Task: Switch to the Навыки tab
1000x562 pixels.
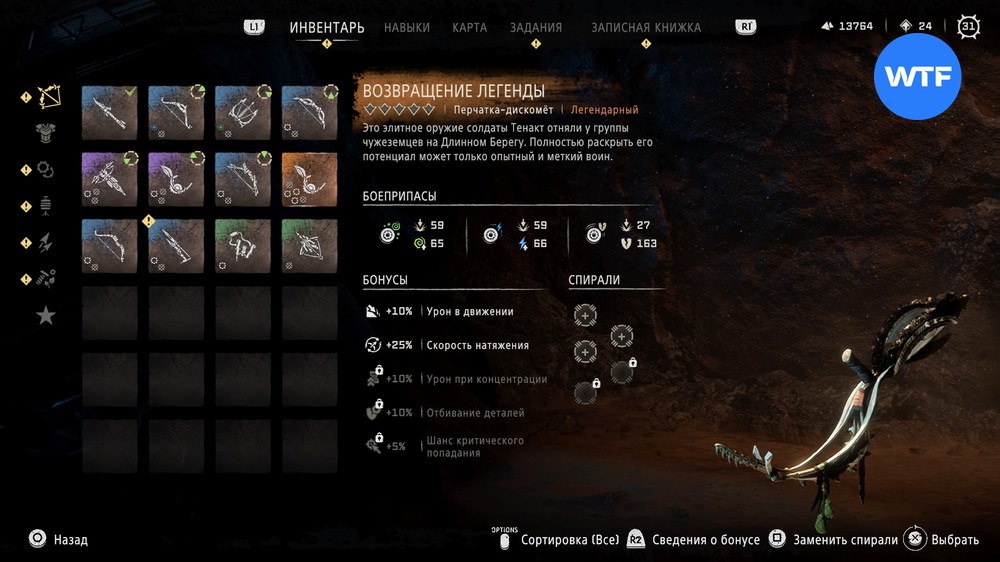Action: coord(407,28)
